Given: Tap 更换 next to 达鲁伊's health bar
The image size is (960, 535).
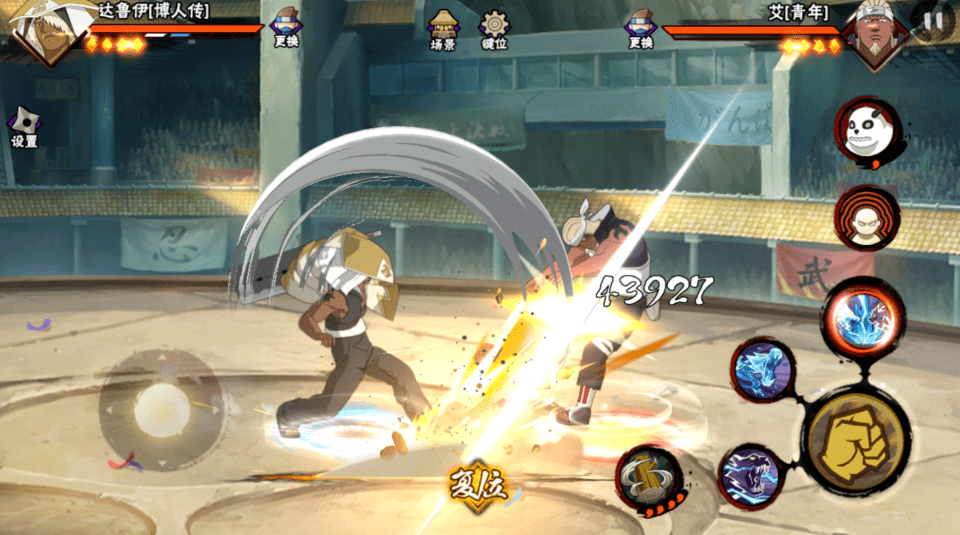Looking at the screenshot, I should pyautogui.click(x=285, y=28).
